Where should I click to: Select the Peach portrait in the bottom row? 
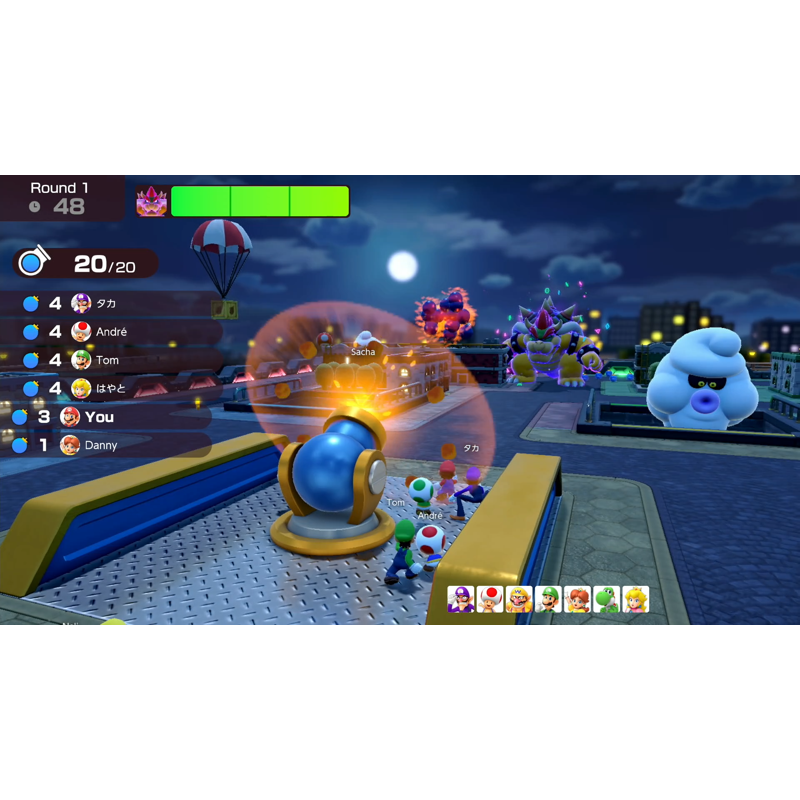pyautogui.click(x=635, y=599)
